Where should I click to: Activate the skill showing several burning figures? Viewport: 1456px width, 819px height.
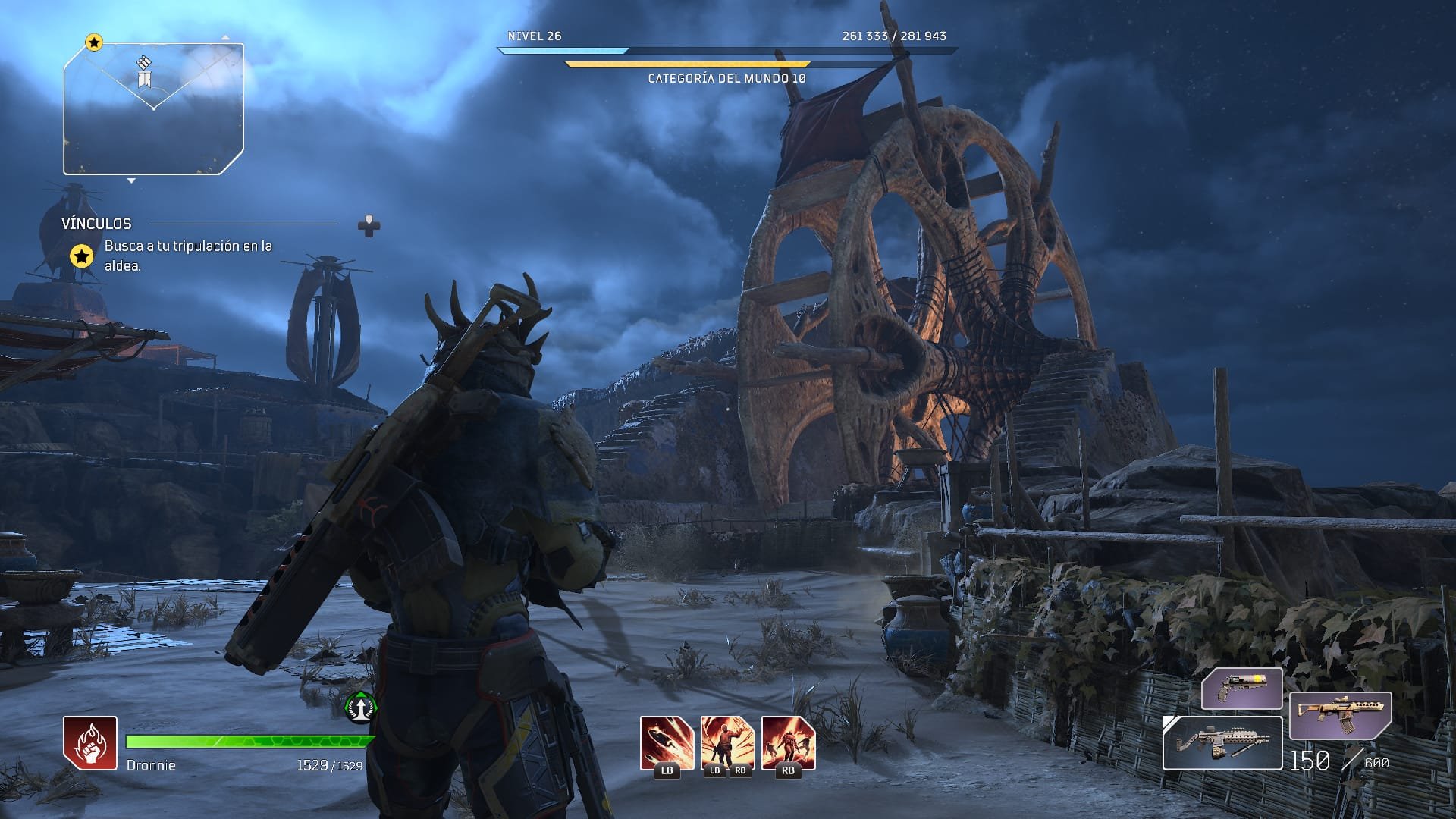click(x=788, y=742)
